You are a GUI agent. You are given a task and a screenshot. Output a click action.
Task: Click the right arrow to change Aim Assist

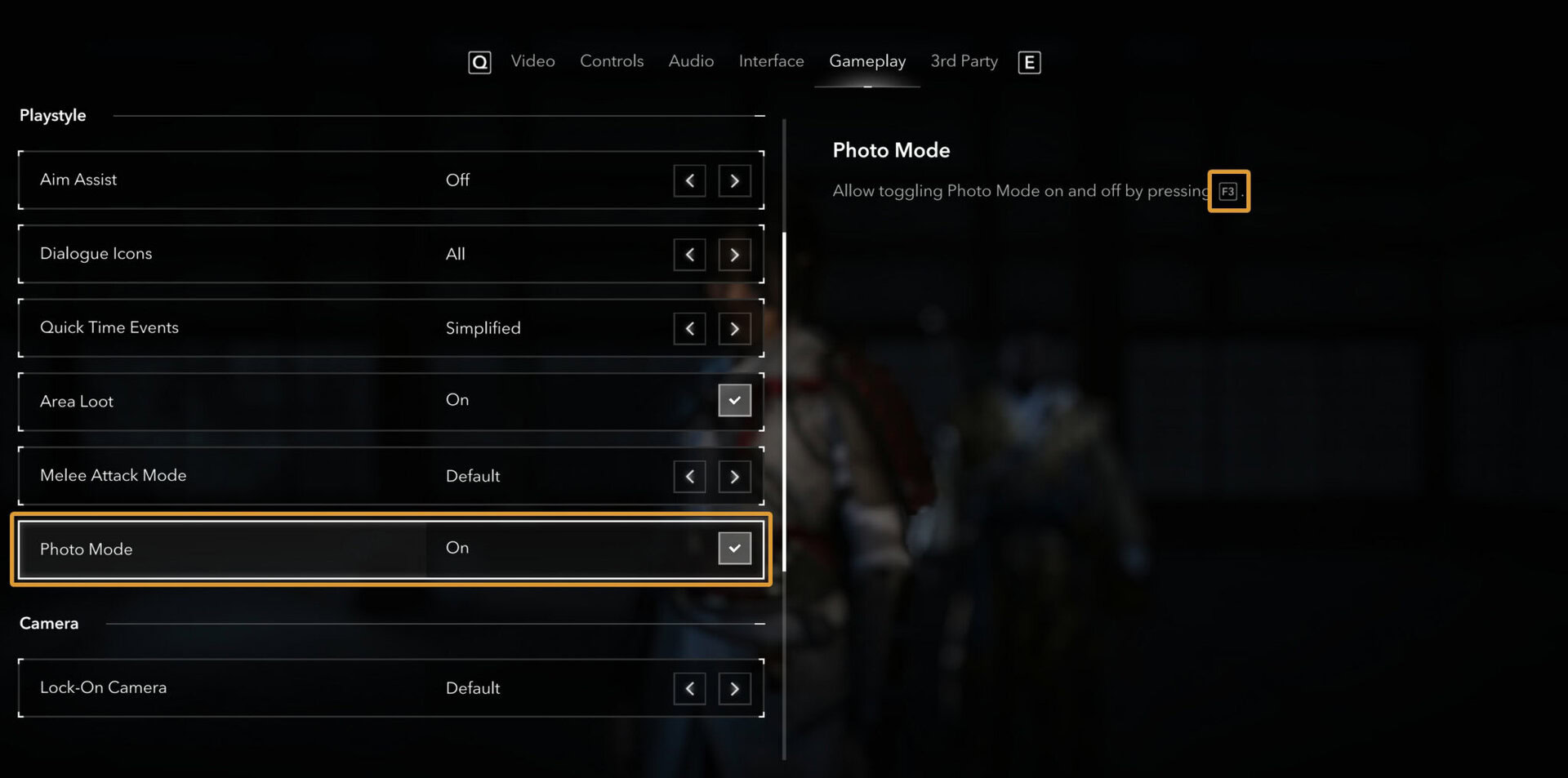(x=734, y=180)
